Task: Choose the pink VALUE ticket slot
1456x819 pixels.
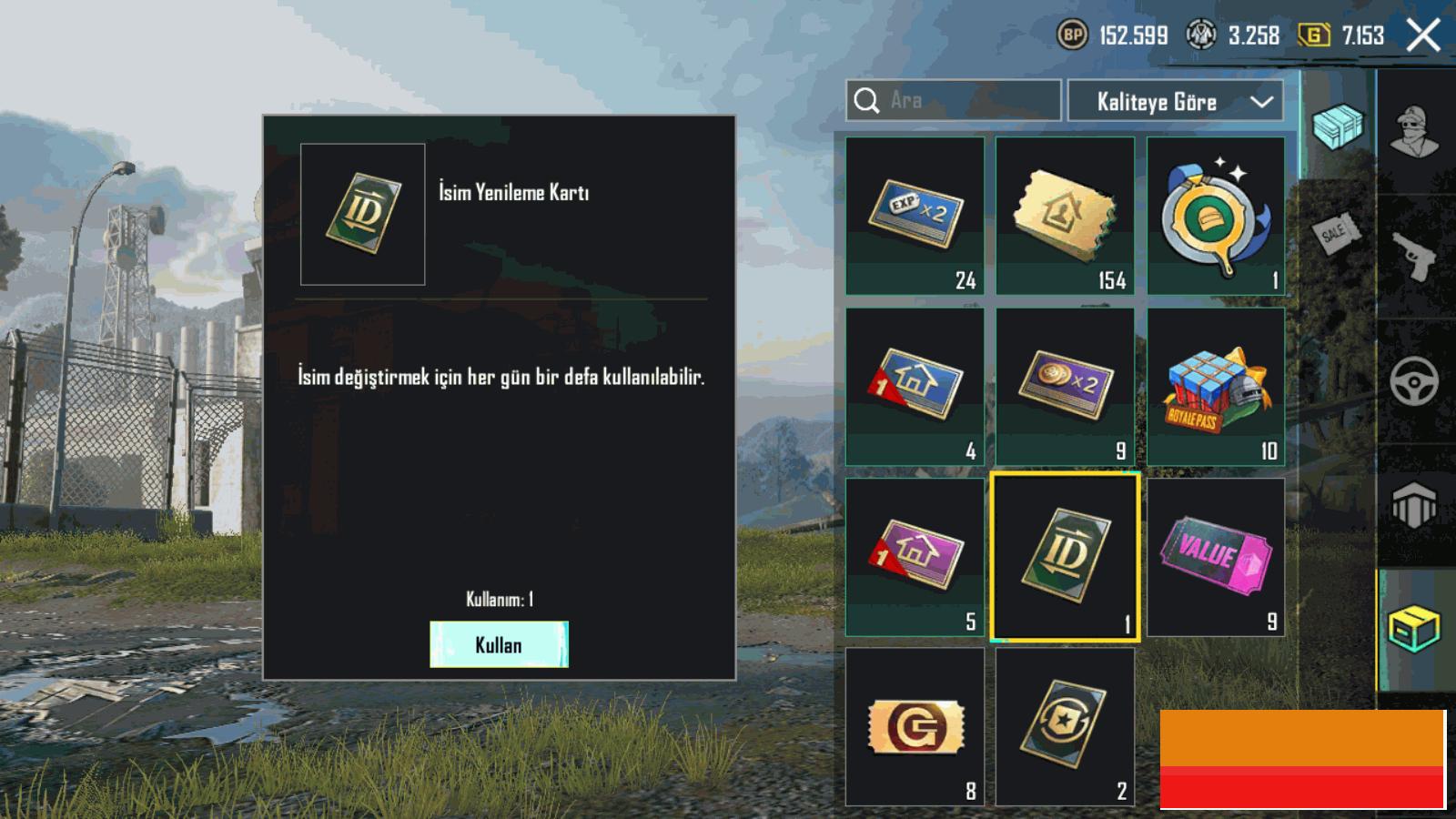Action: pos(1215,557)
